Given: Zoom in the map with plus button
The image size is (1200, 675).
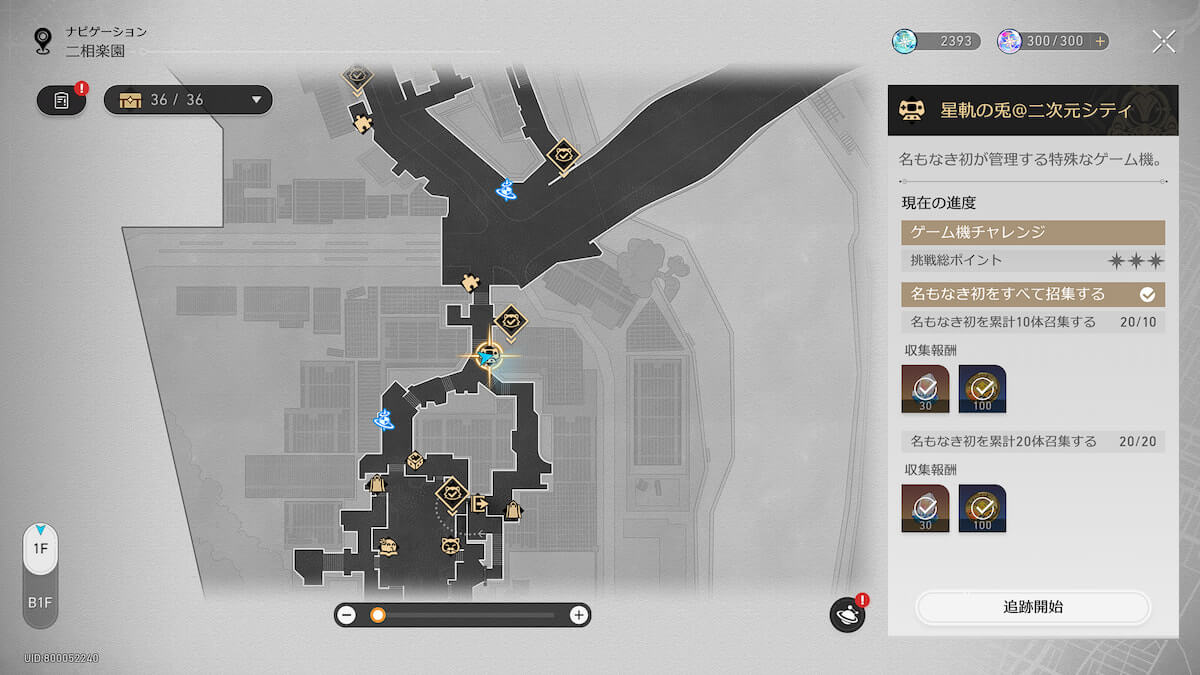Looking at the screenshot, I should [578, 615].
